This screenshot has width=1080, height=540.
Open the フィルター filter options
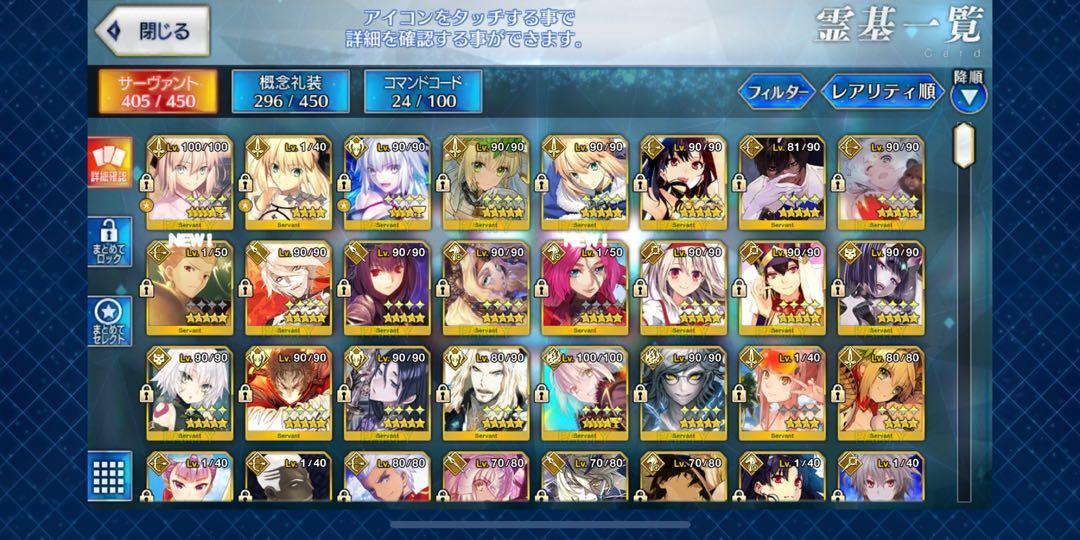tap(776, 93)
